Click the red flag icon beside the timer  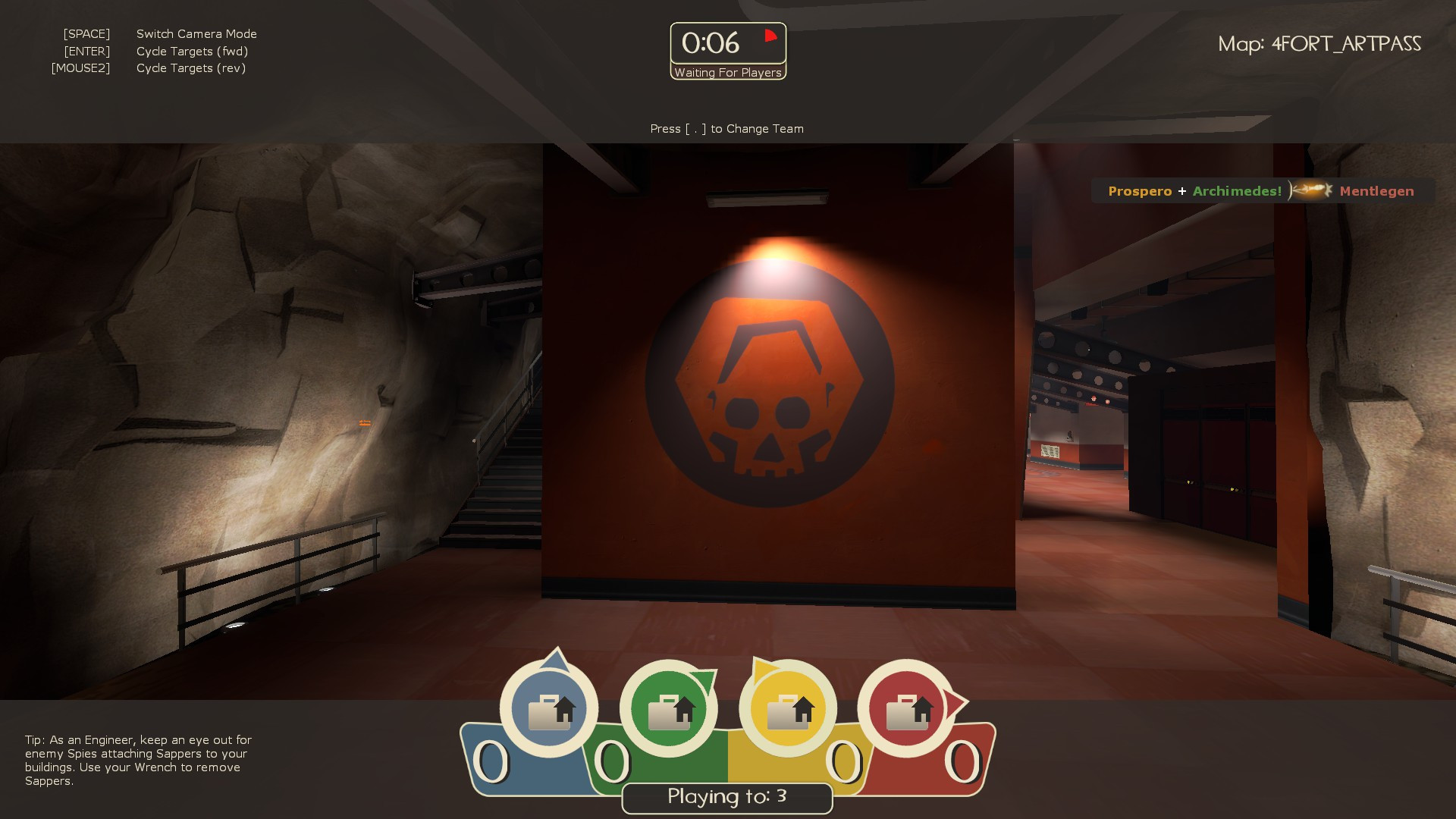click(x=770, y=35)
